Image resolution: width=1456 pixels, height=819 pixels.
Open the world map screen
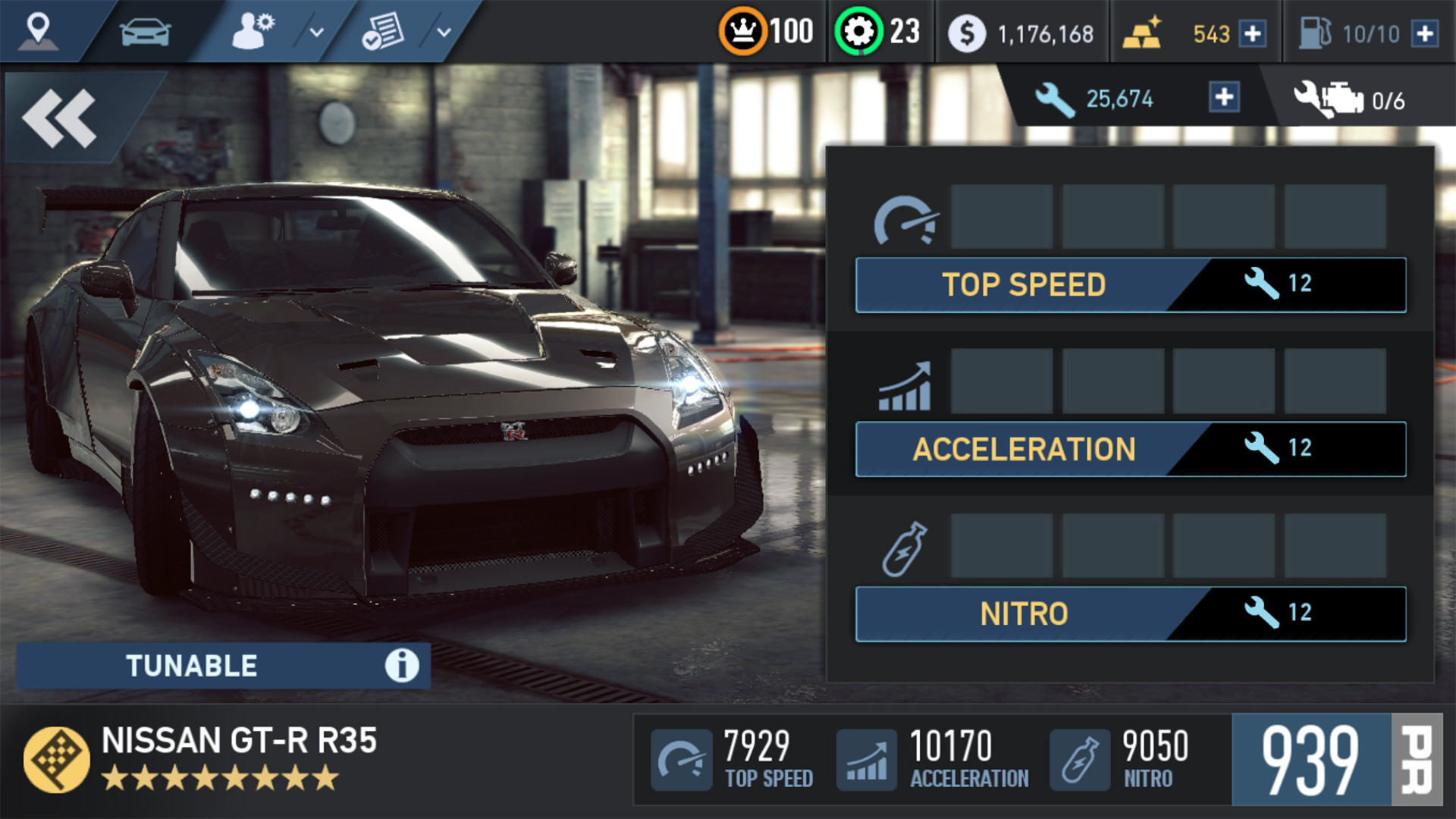(x=39, y=30)
